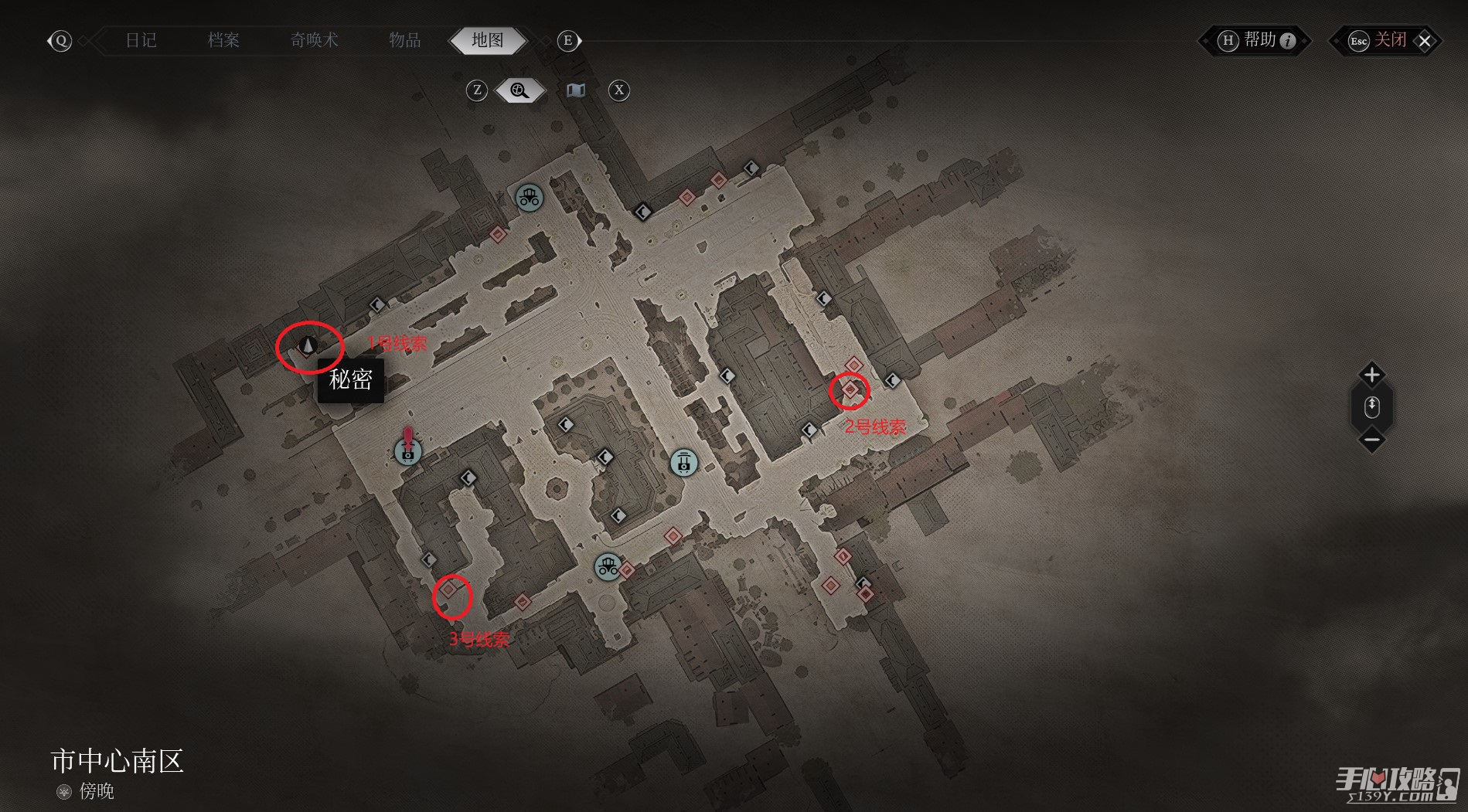Go to the 物品 tab
The image size is (1468, 812).
[x=404, y=40]
